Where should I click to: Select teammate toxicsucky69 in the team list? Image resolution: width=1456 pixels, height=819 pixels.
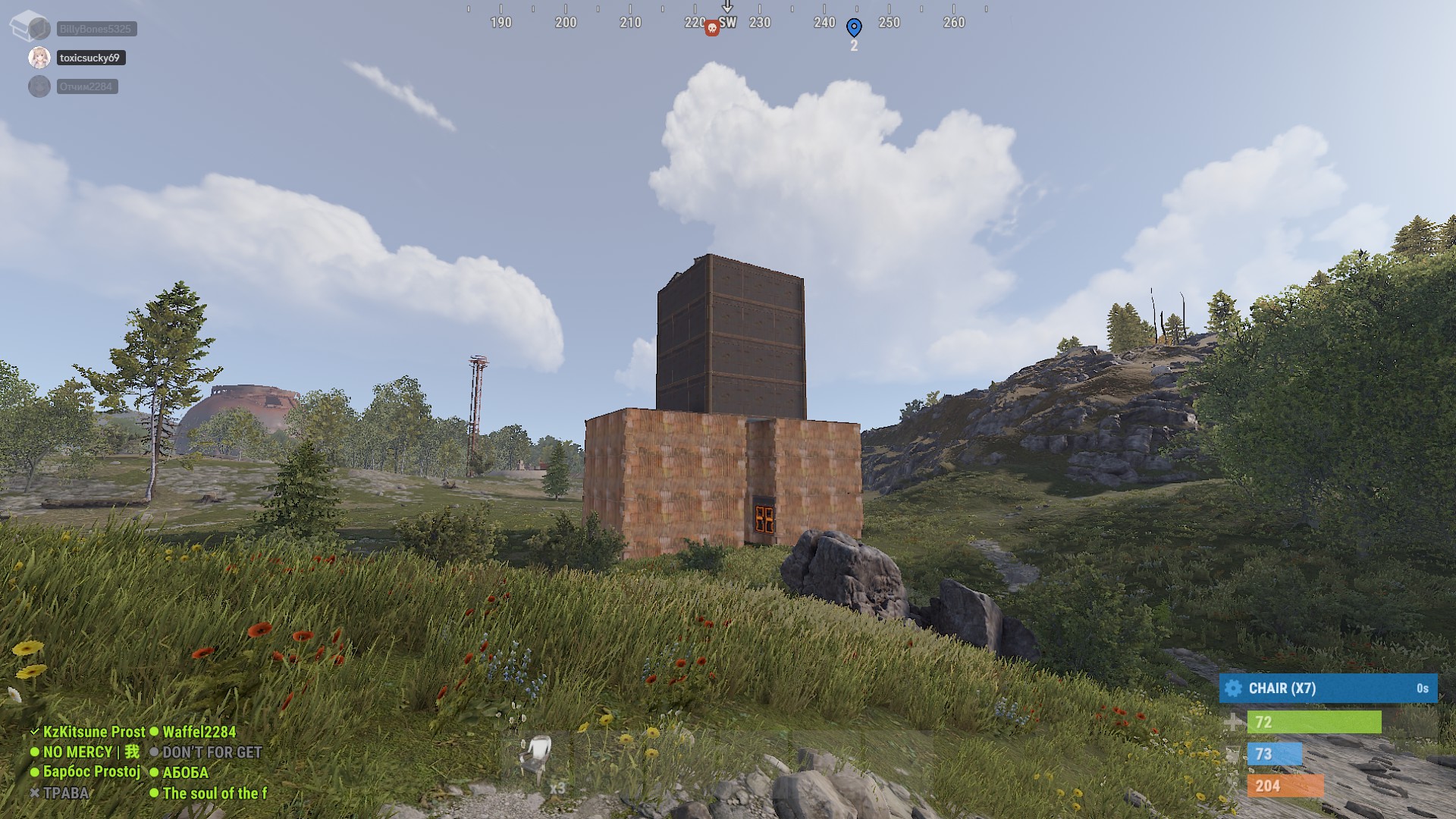coord(90,58)
